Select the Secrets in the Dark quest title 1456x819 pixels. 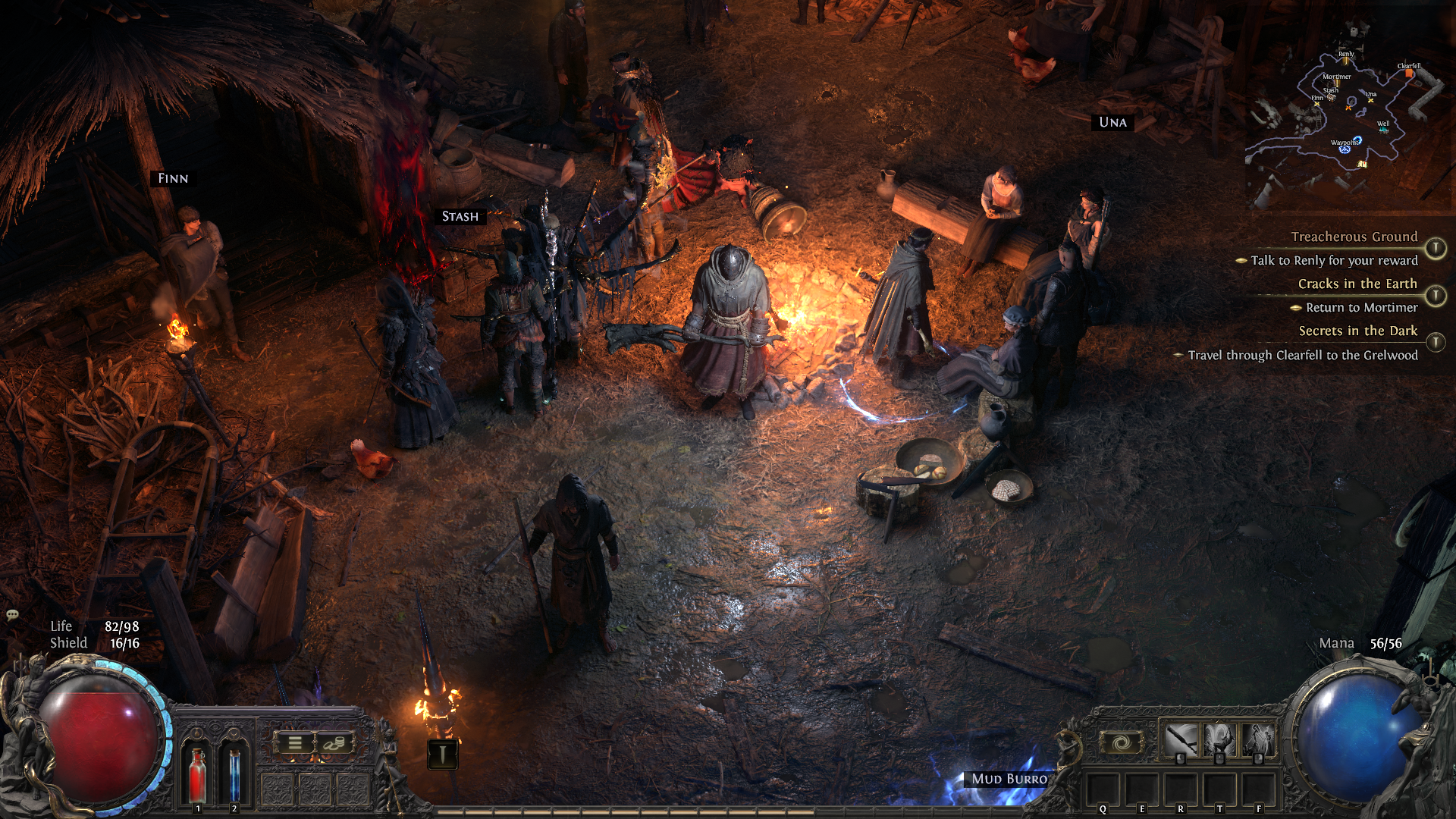(1357, 331)
